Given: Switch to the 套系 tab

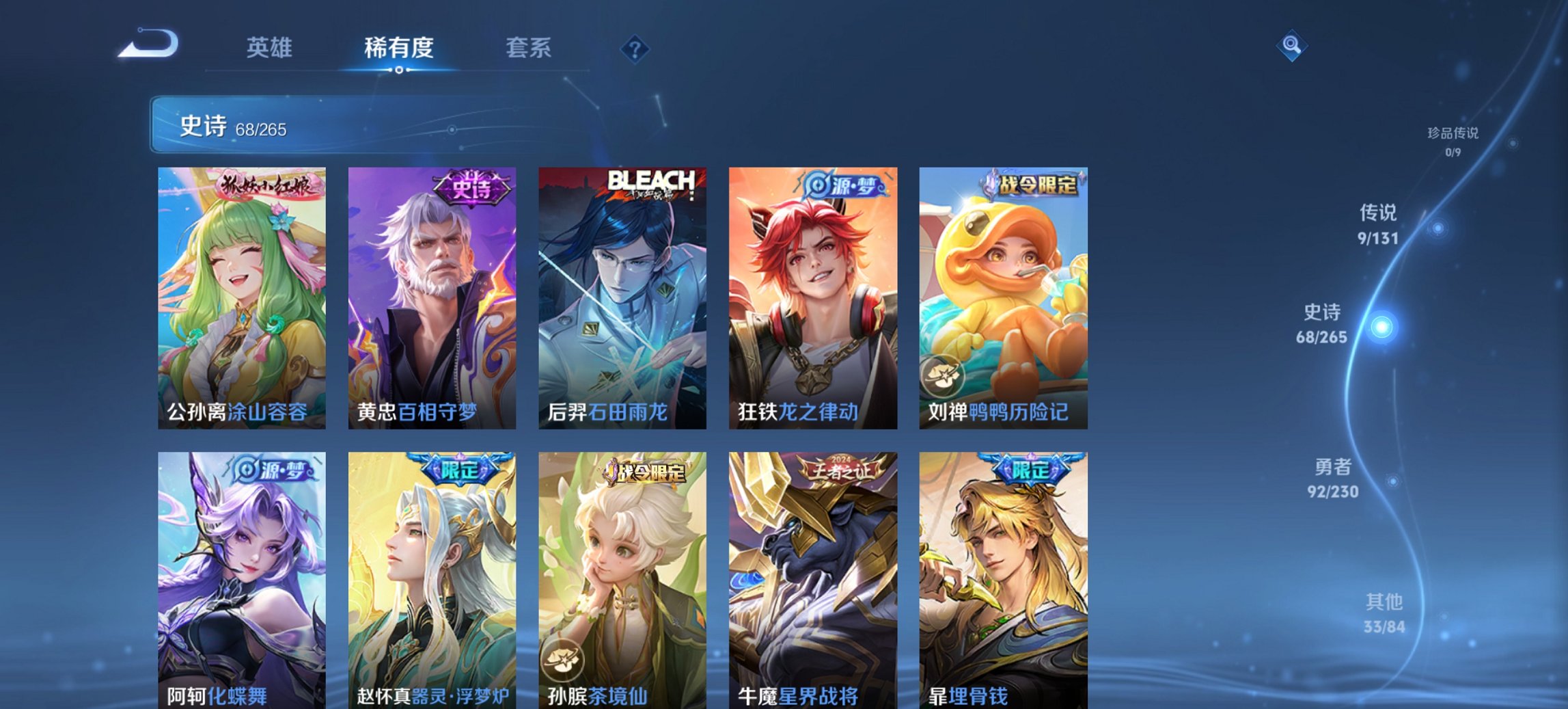Looking at the screenshot, I should (529, 48).
